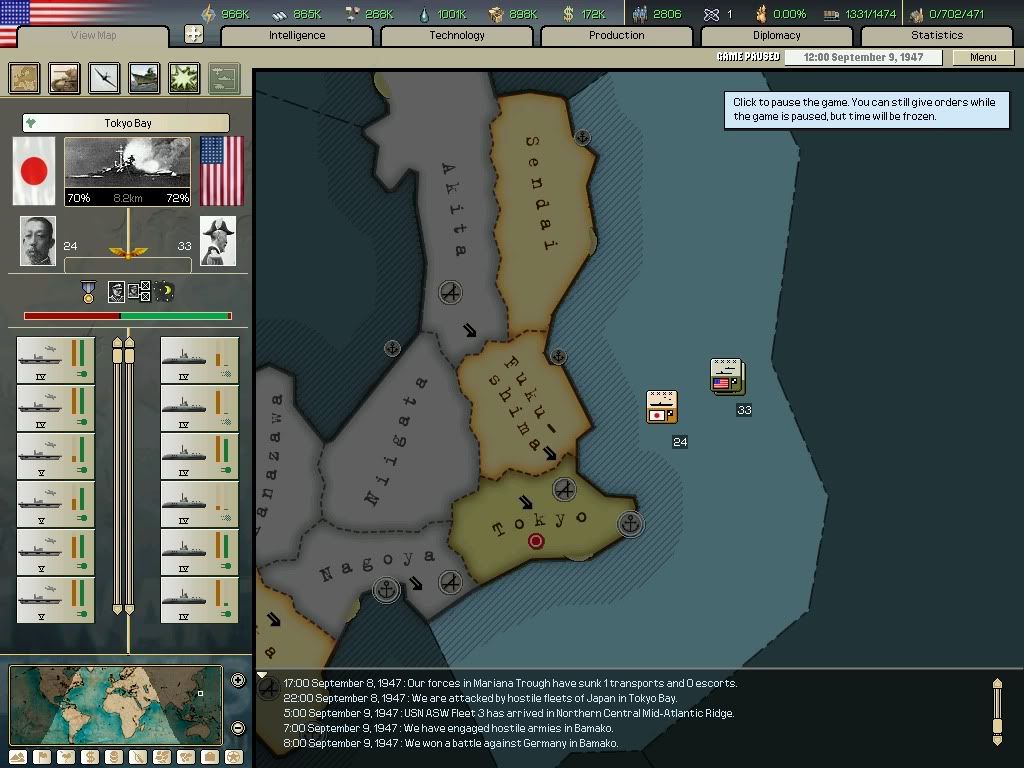
Task: Select the Japanese fleet counter on the map
Action: [661, 407]
